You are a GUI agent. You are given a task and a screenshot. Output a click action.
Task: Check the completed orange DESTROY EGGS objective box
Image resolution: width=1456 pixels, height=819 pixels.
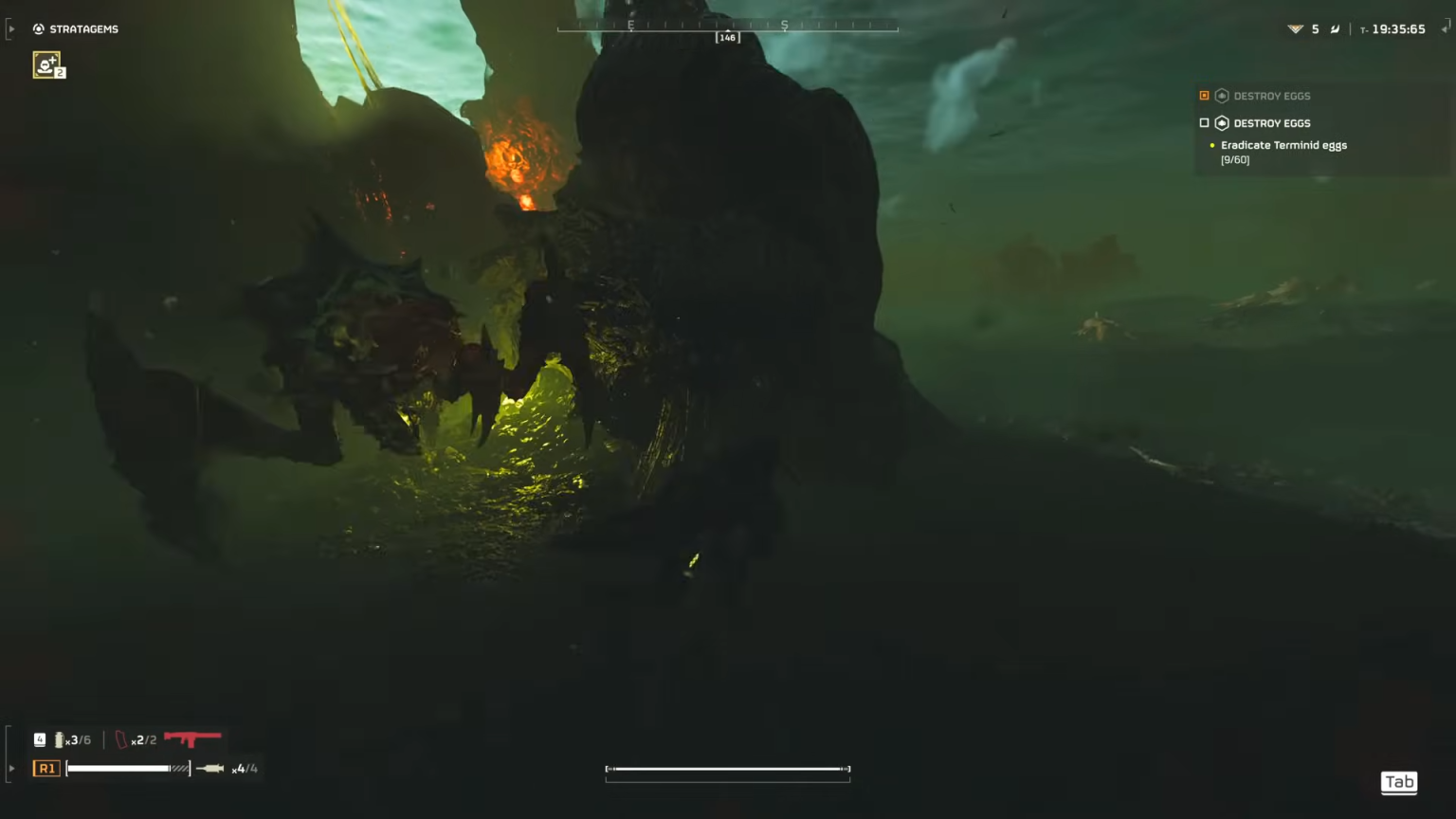pos(1204,95)
